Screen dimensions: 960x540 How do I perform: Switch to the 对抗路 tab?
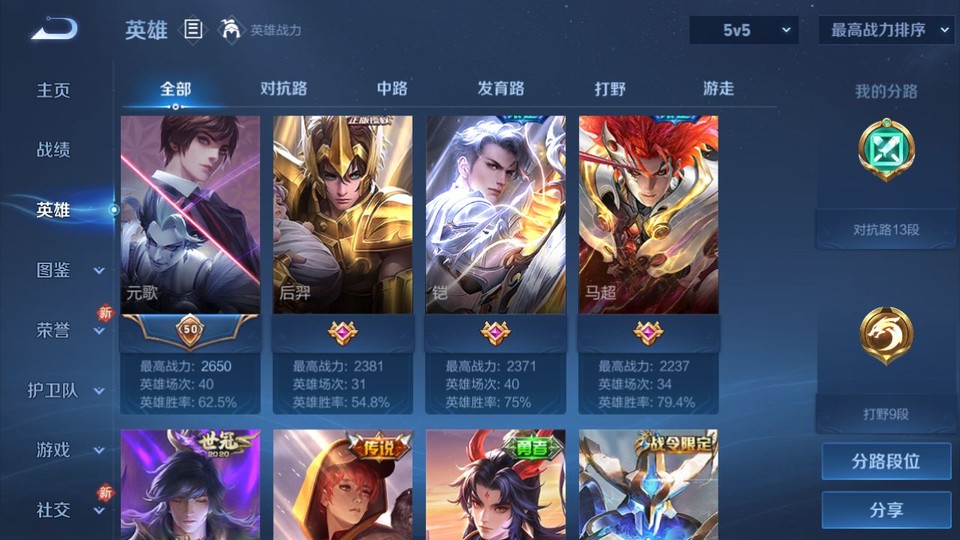point(283,88)
